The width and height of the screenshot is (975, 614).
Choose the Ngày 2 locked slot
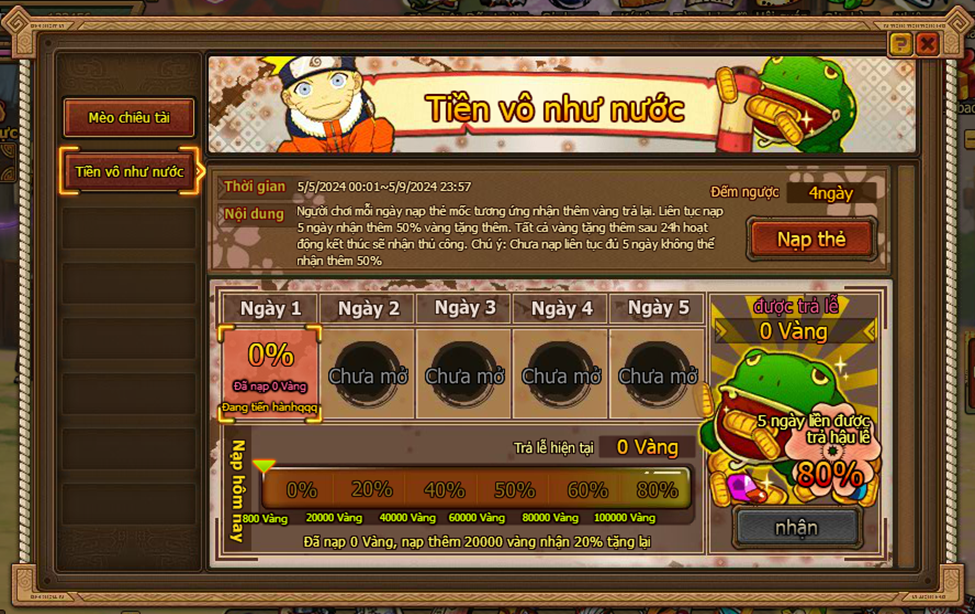367,375
